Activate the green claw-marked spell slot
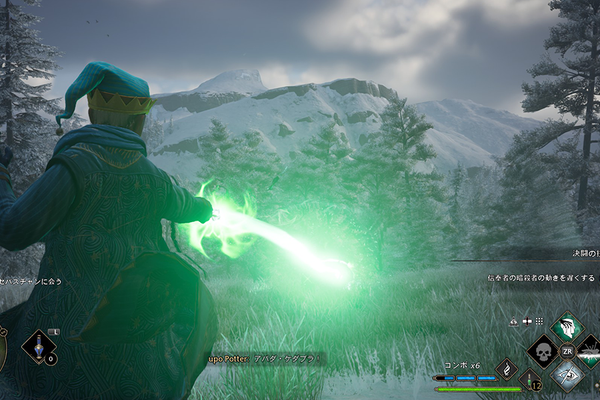This screenshot has height=400, width=600. pos(566,328)
